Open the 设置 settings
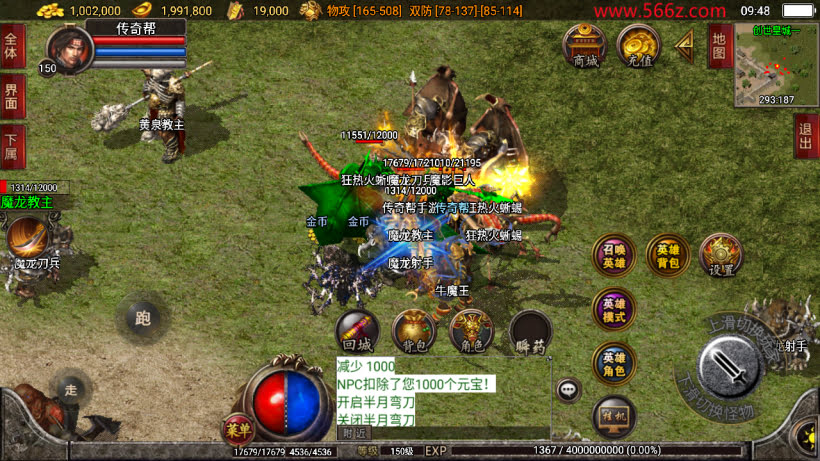The image size is (820, 461). (719, 256)
